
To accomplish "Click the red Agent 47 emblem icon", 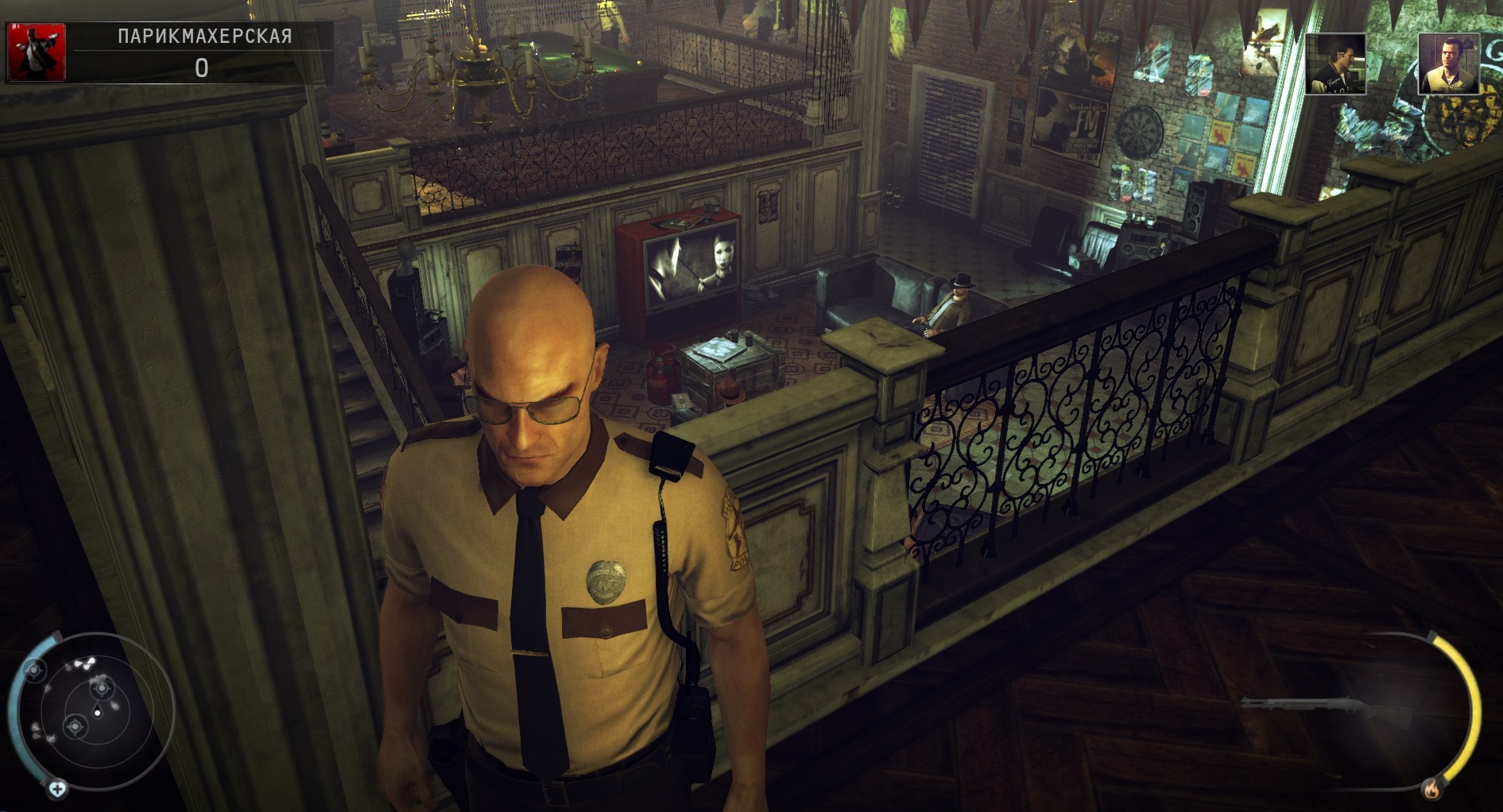I will tap(36, 52).
